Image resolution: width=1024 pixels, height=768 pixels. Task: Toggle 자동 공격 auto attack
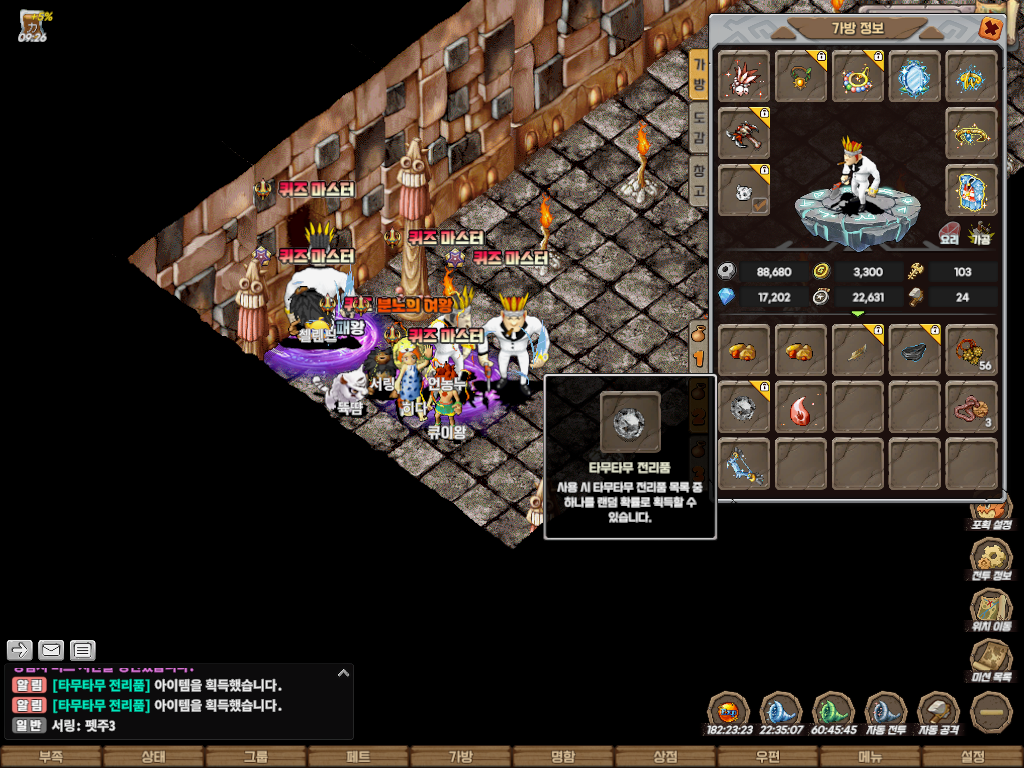[x=938, y=713]
